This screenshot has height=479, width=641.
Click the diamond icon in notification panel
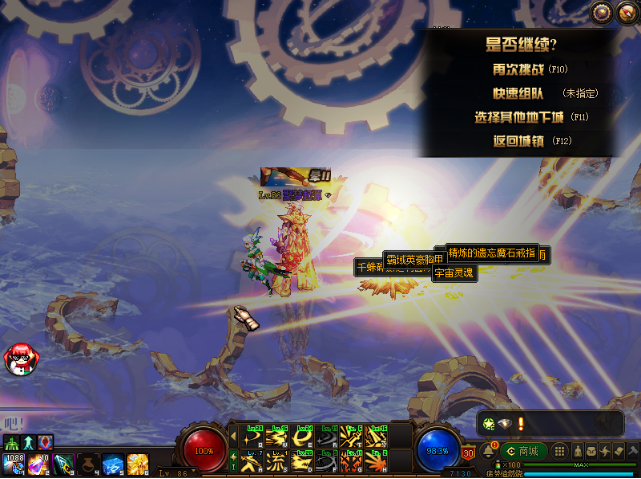pos(505,424)
